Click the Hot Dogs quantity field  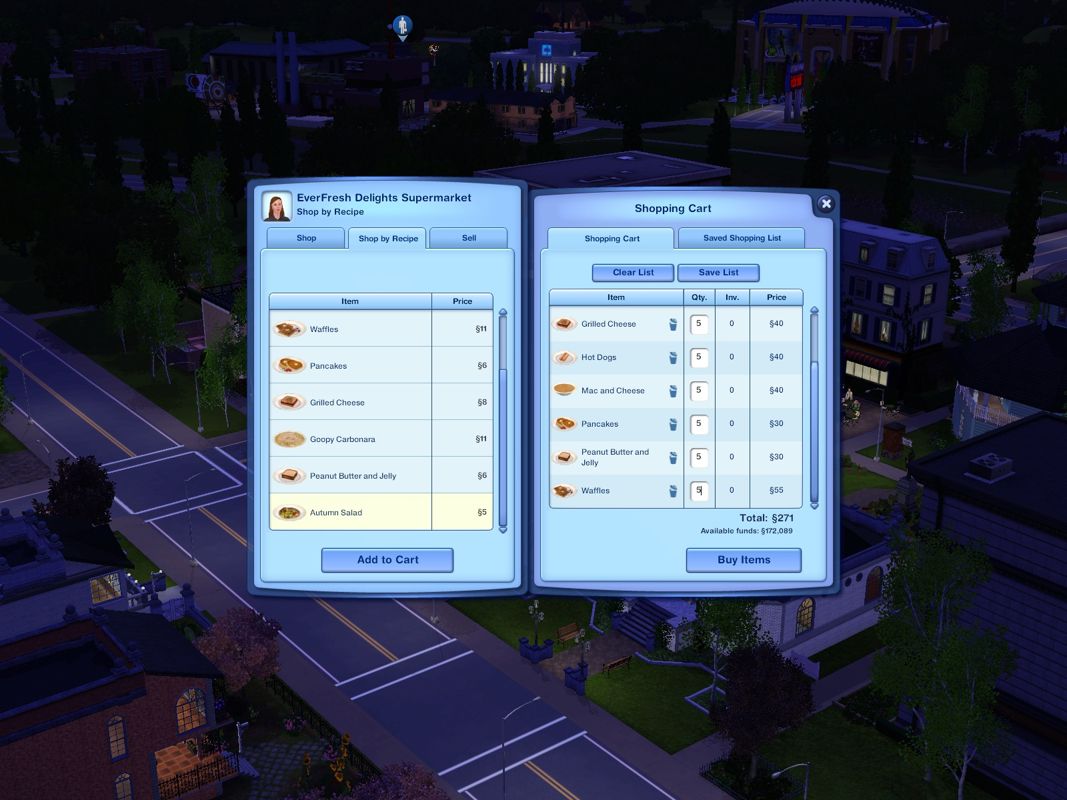pos(700,357)
